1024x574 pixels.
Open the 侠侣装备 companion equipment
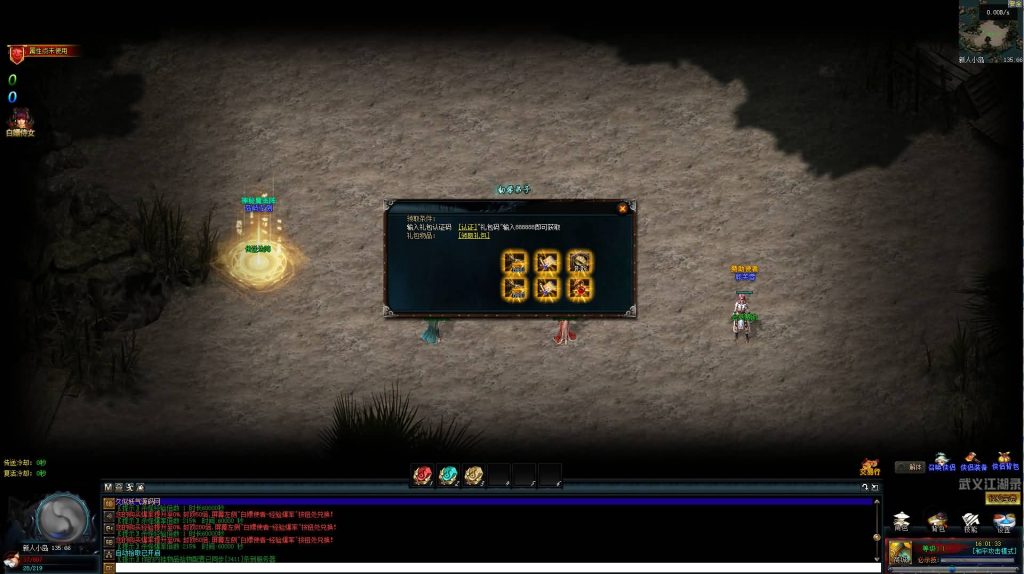[x=973, y=460]
